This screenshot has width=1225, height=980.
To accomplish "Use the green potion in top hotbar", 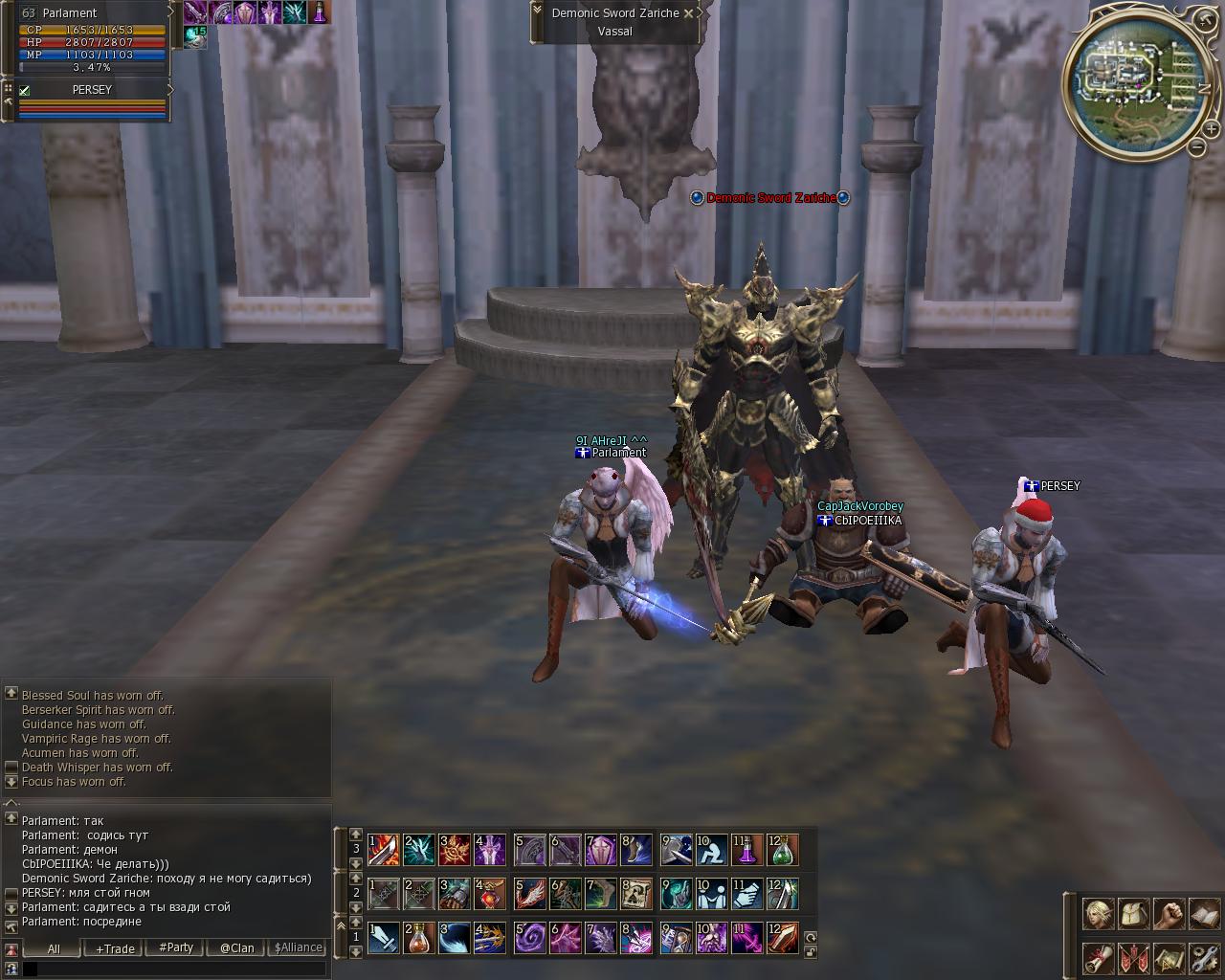I will (783, 850).
